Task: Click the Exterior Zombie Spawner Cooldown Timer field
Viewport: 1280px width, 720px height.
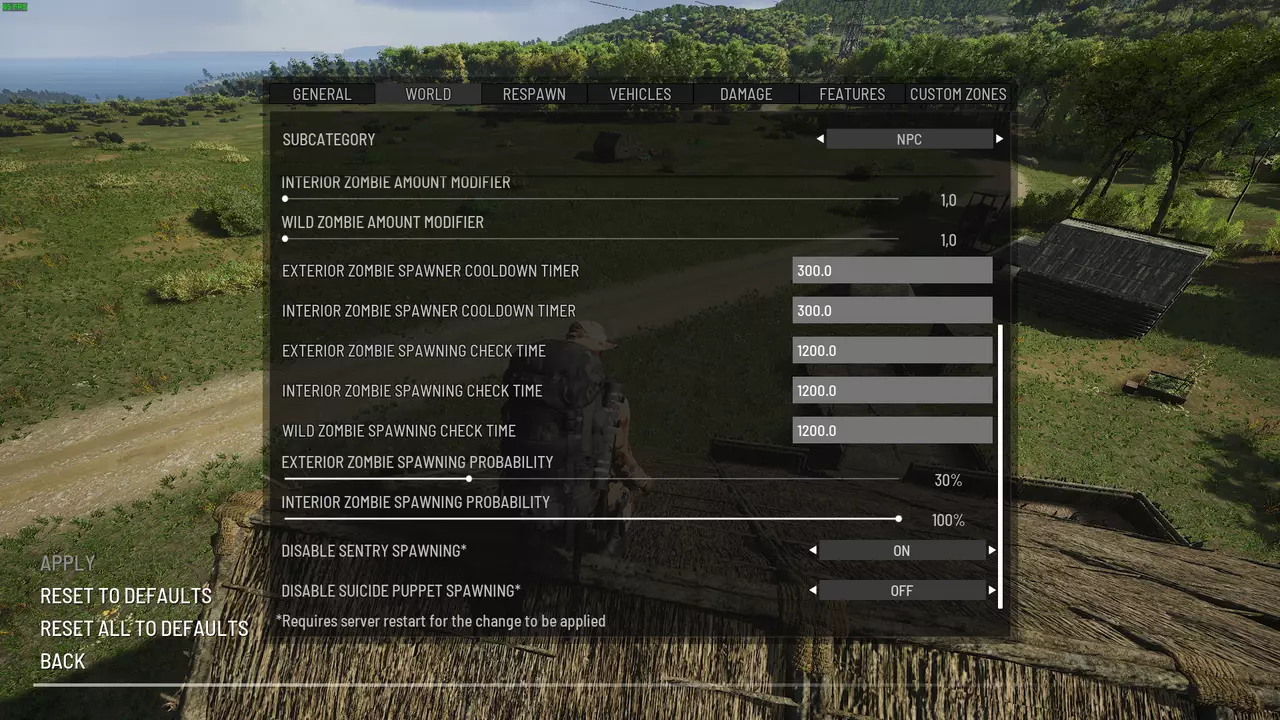Action: (x=892, y=271)
